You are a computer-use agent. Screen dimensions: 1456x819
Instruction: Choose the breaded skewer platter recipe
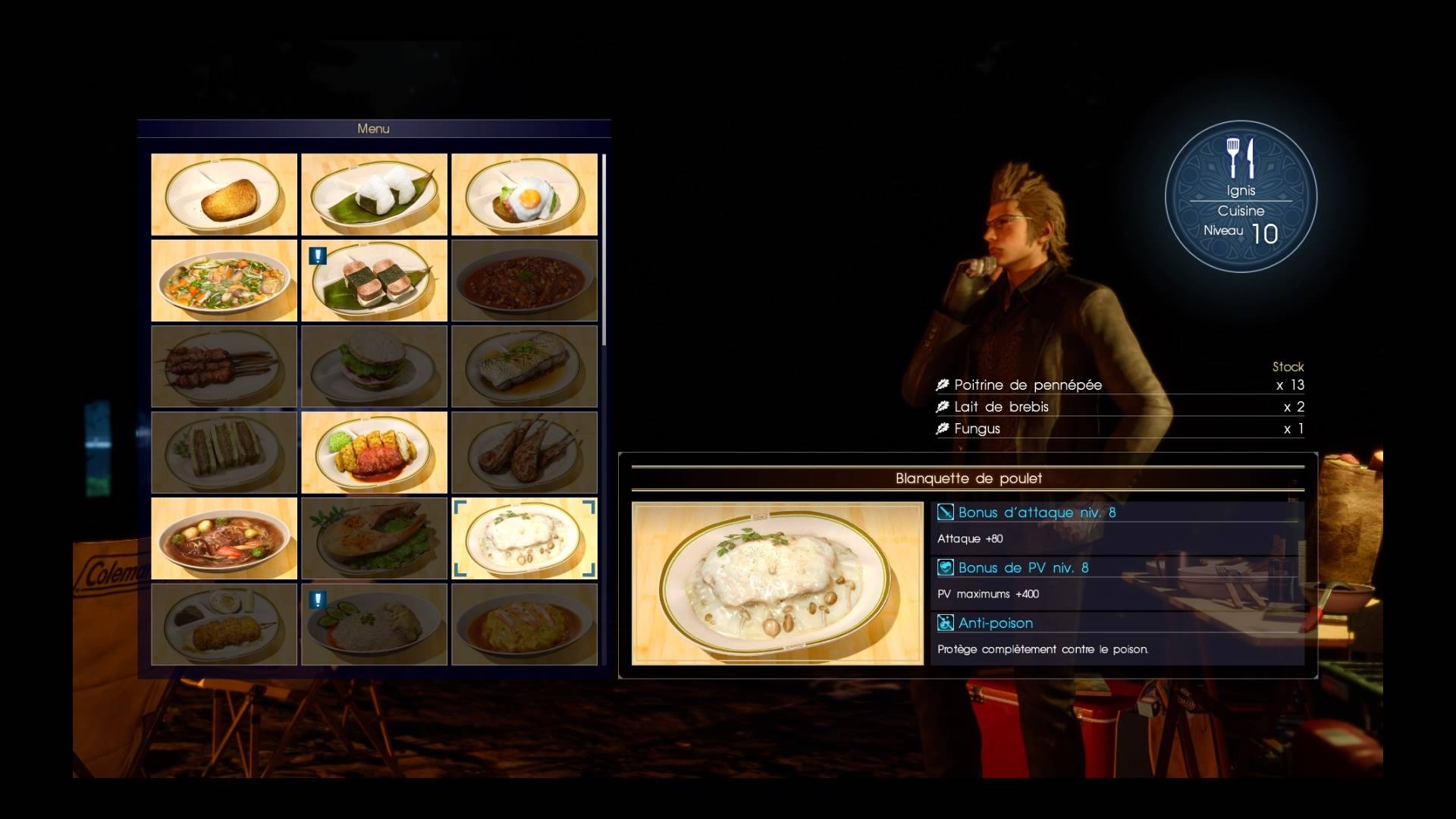(x=224, y=624)
